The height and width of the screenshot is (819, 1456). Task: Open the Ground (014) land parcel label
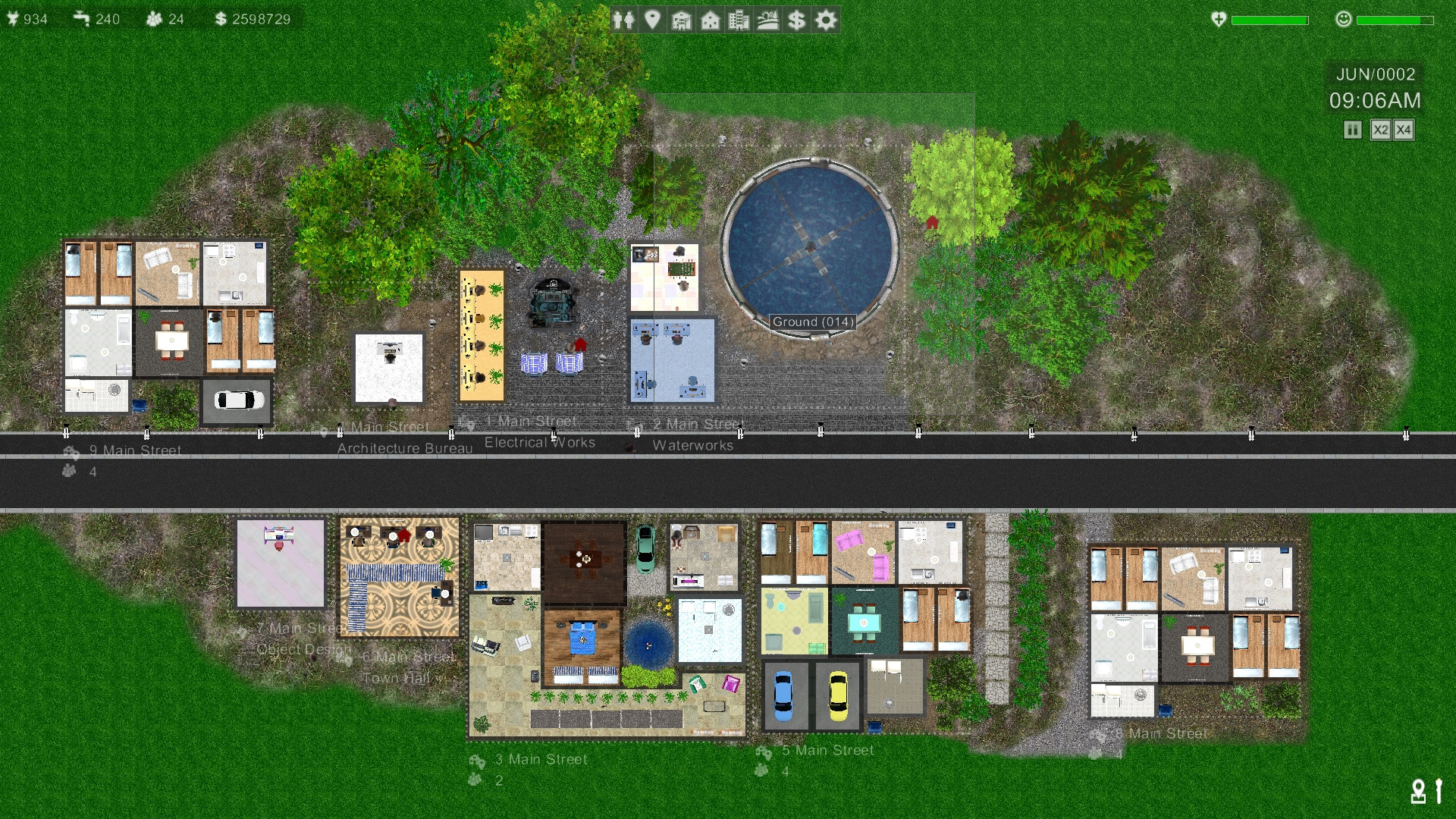click(812, 322)
